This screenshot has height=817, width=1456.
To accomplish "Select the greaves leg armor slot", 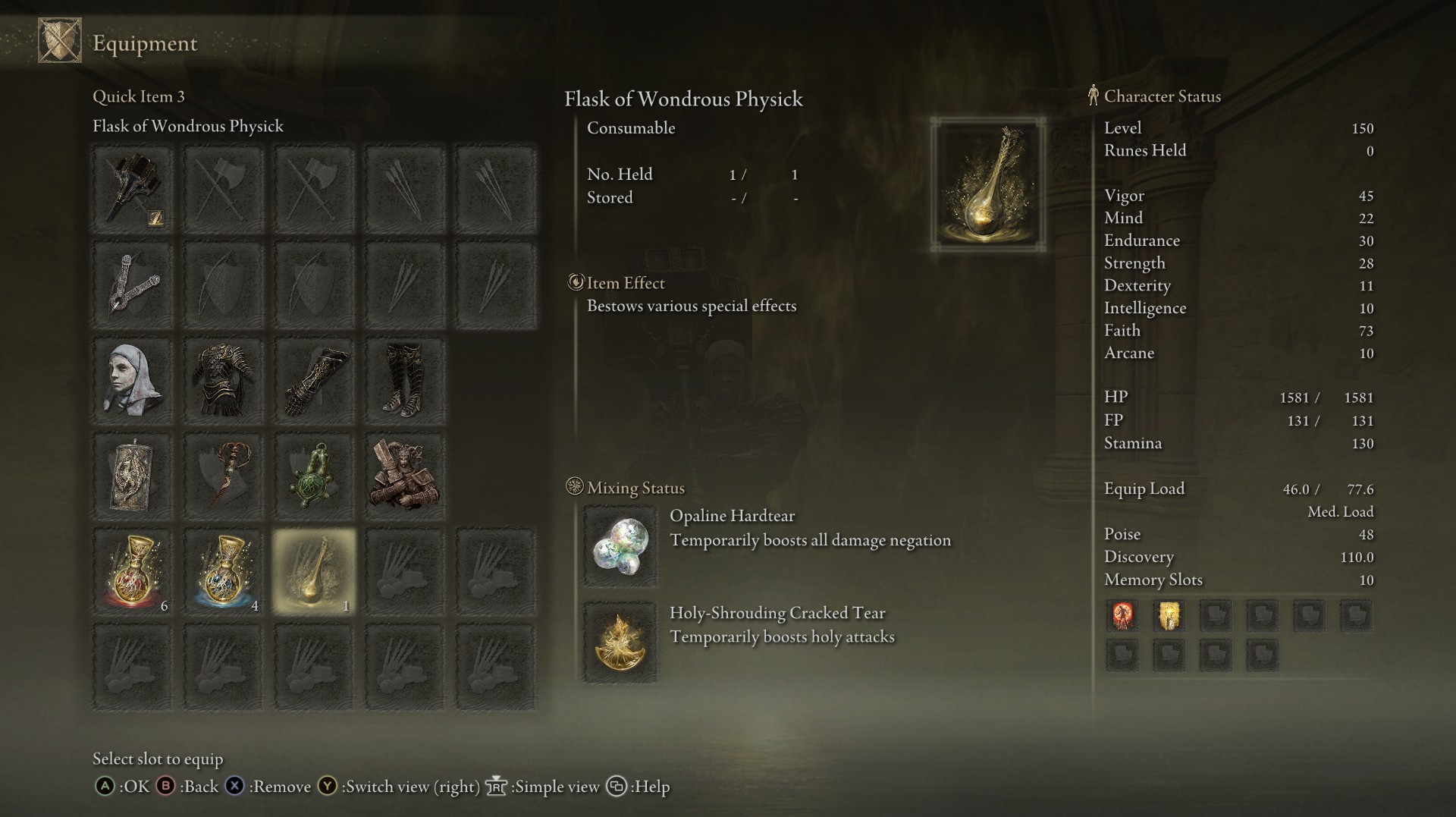I will pos(404,380).
